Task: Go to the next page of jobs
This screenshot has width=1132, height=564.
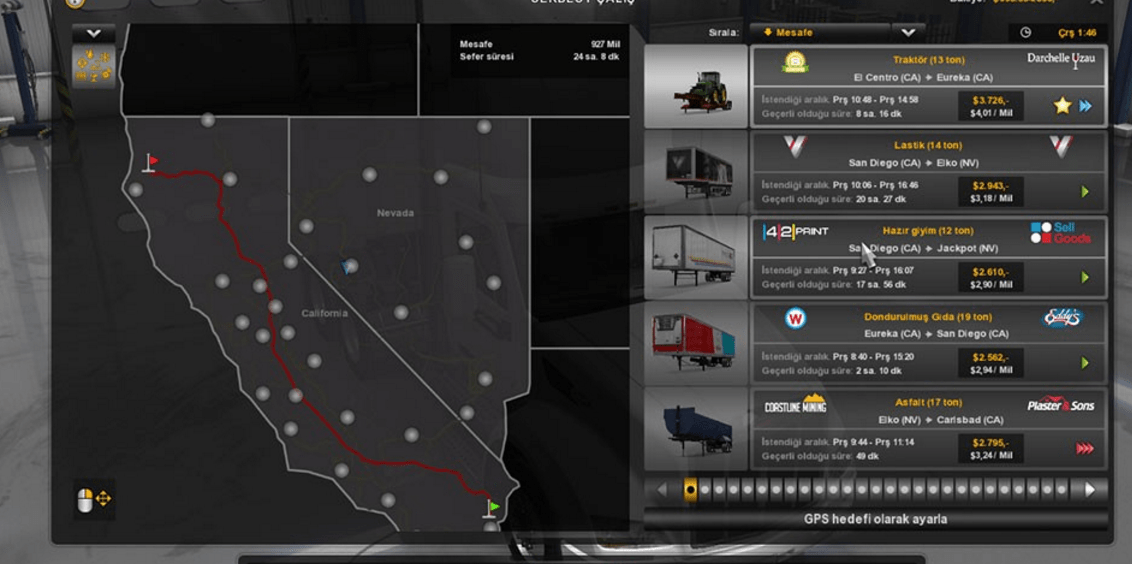Action: (x=1089, y=490)
